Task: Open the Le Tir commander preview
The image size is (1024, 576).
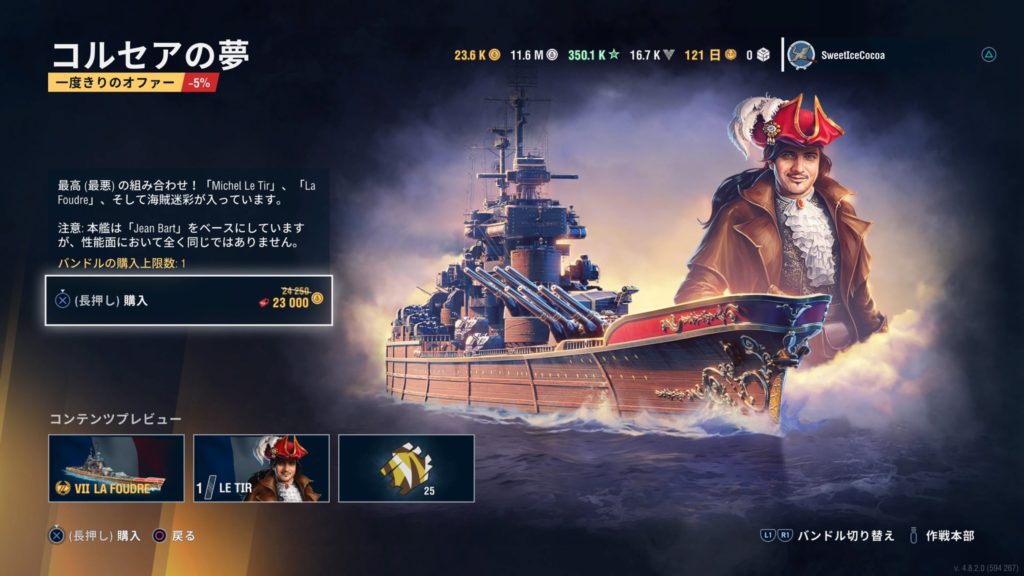Action: pos(261,467)
